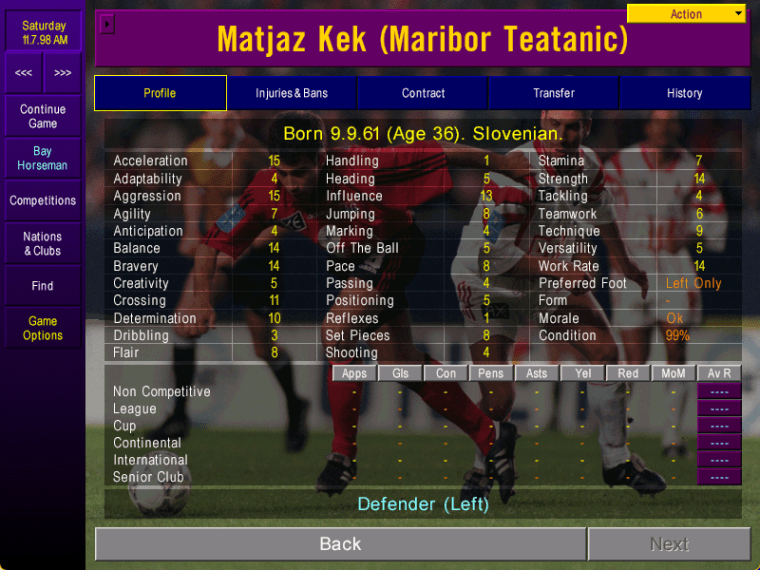760x570 pixels.
Task: Go to Nations & Clubs
Action: [x=43, y=244]
